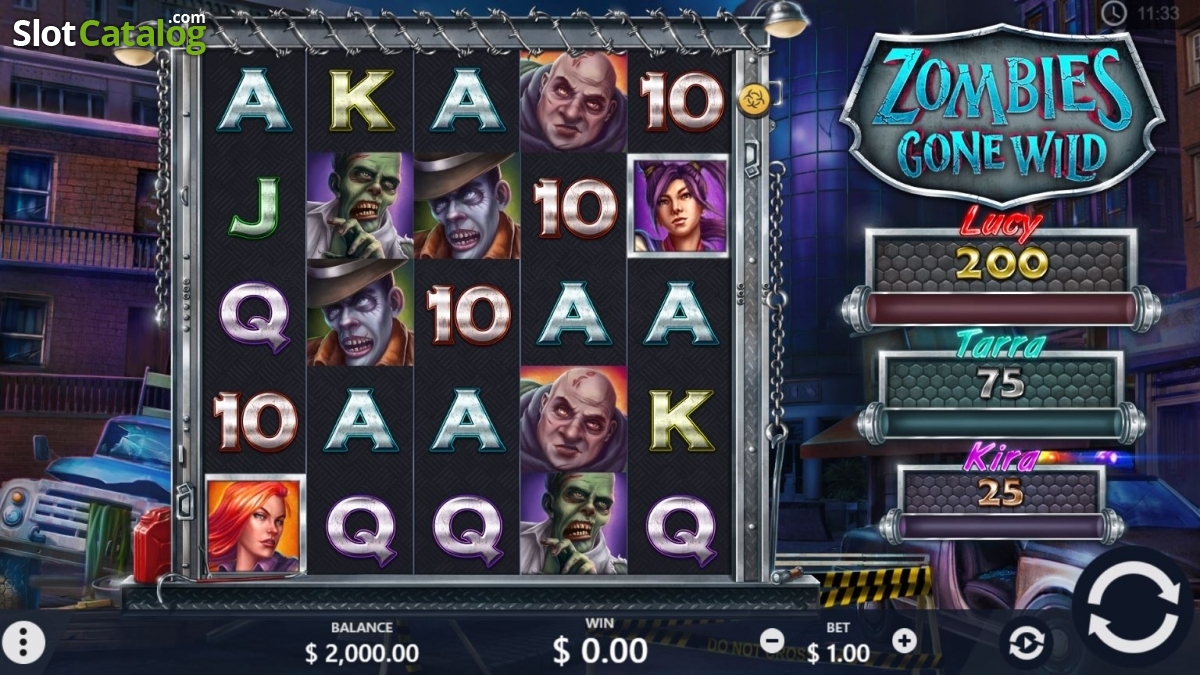The image size is (1200, 675).
Task: Open the three-dot game menu
Action: click(25, 642)
